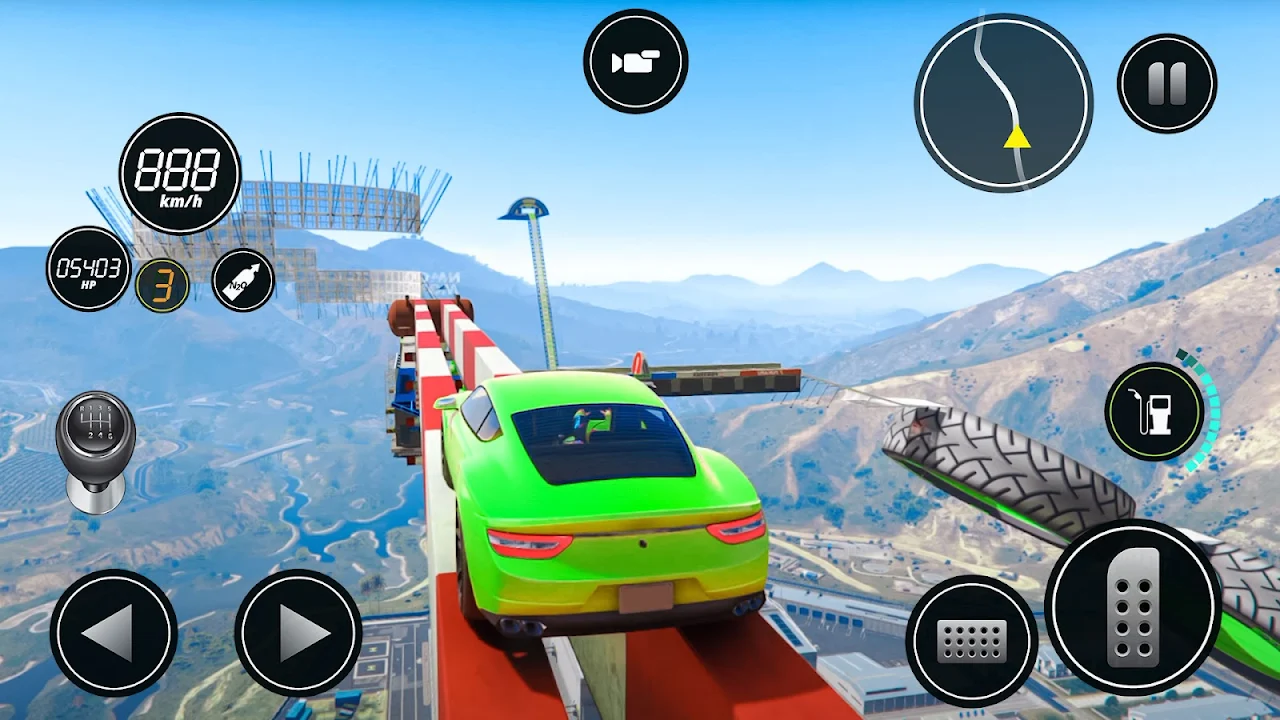Pause the game with the pause button
Viewport: 1280px width, 720px height.
pos(1166,83)
